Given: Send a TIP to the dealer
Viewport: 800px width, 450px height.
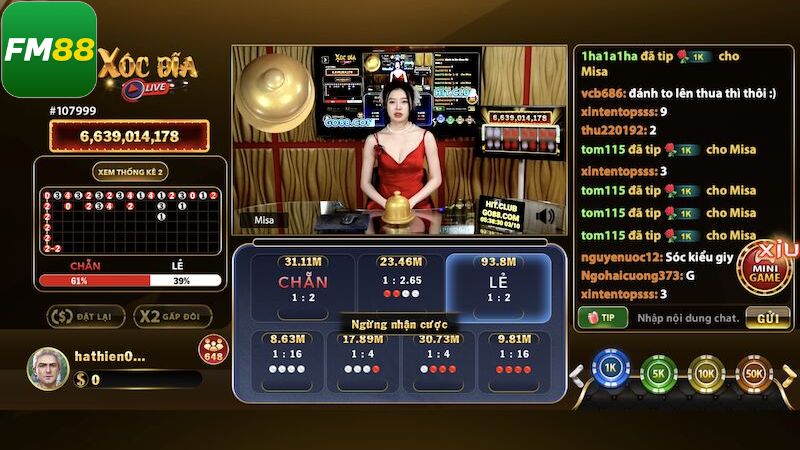Looking at the screenshot, I should [602, 317].
